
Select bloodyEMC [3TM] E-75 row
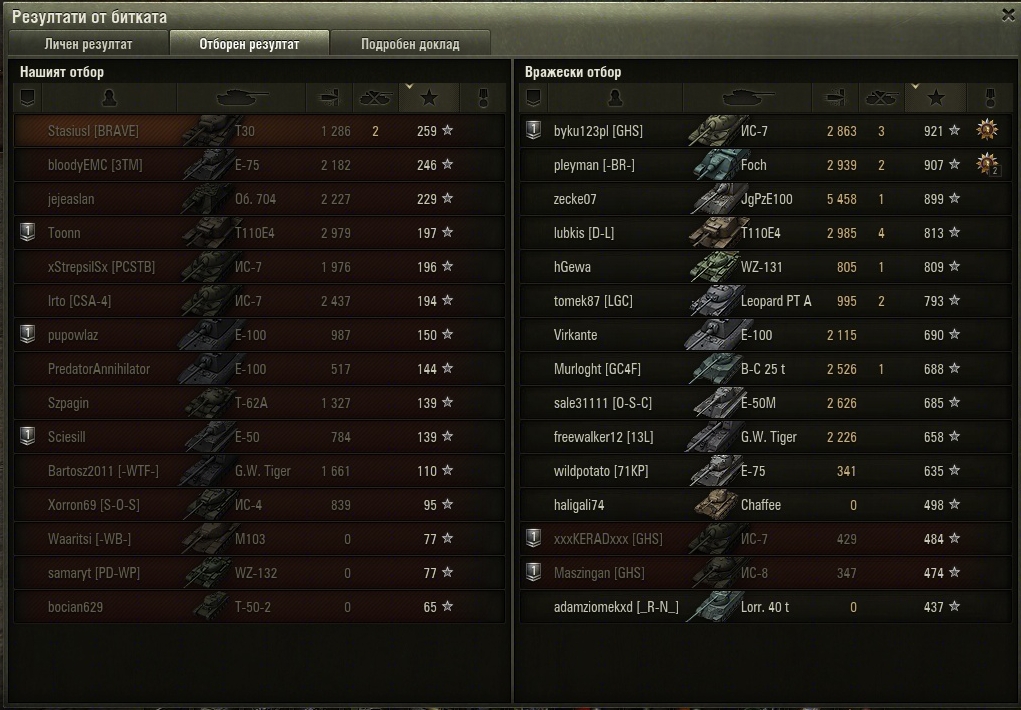click(x=260, y=165)
